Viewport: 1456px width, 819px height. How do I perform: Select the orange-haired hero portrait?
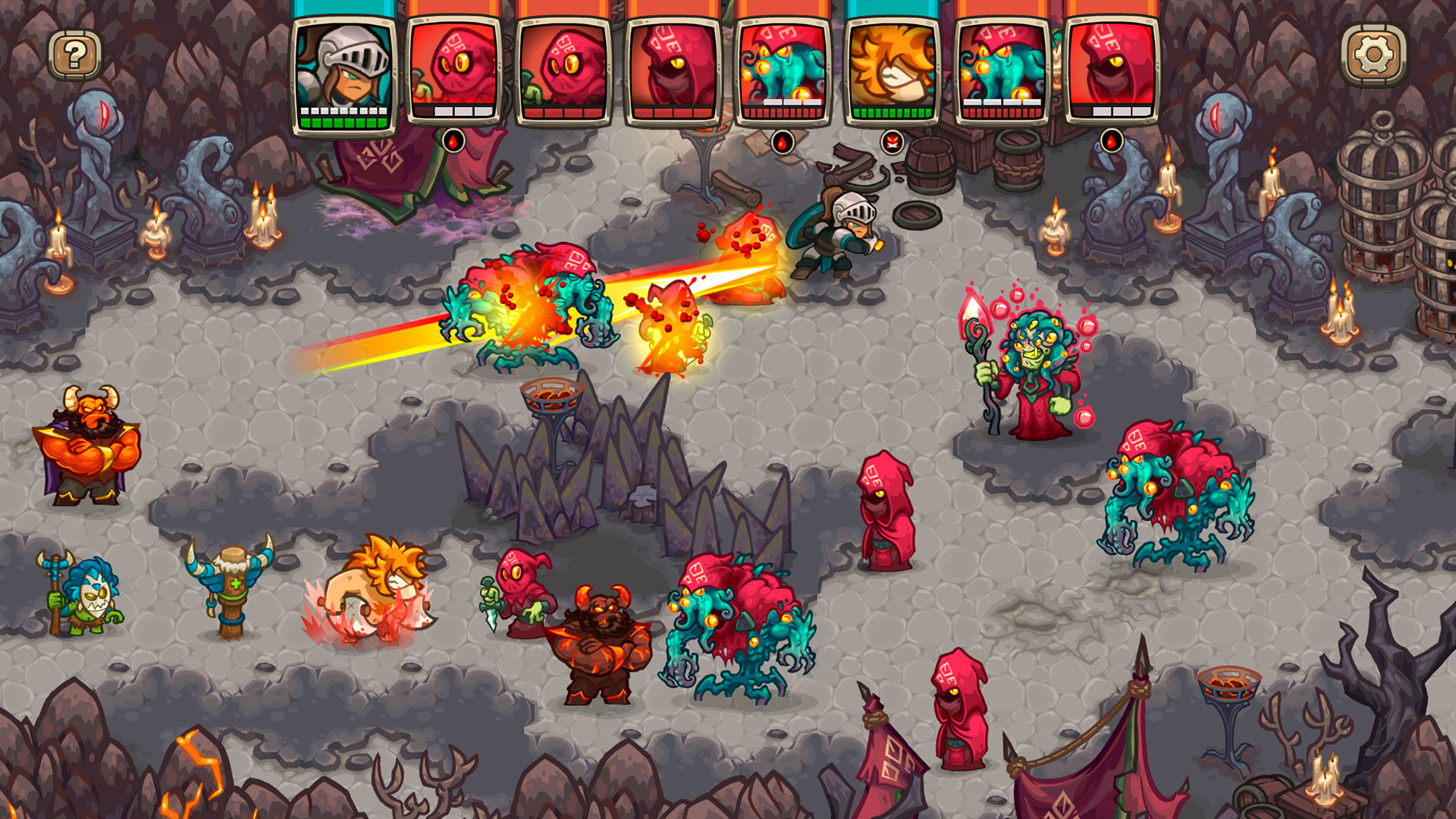tap(893, 68)
